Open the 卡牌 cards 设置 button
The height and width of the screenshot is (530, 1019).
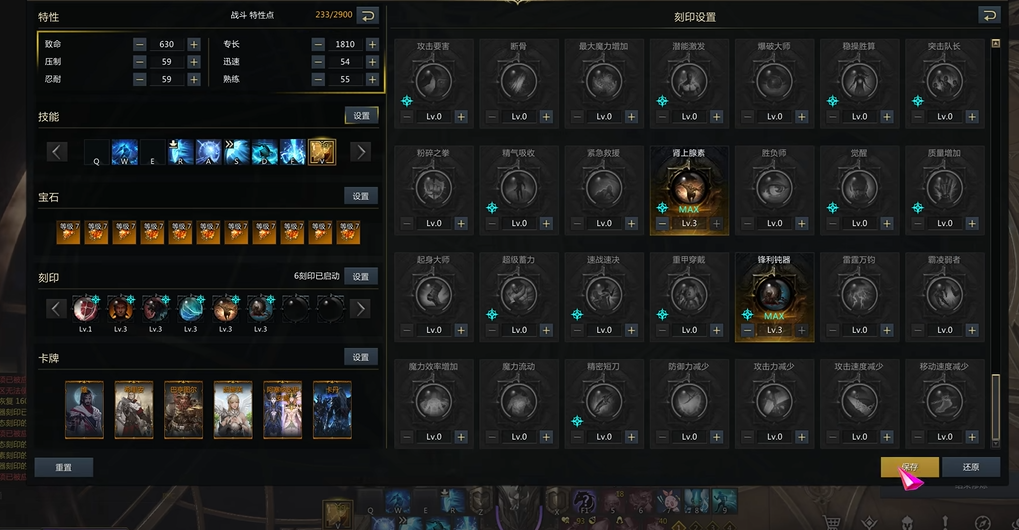tap(361, 356)
